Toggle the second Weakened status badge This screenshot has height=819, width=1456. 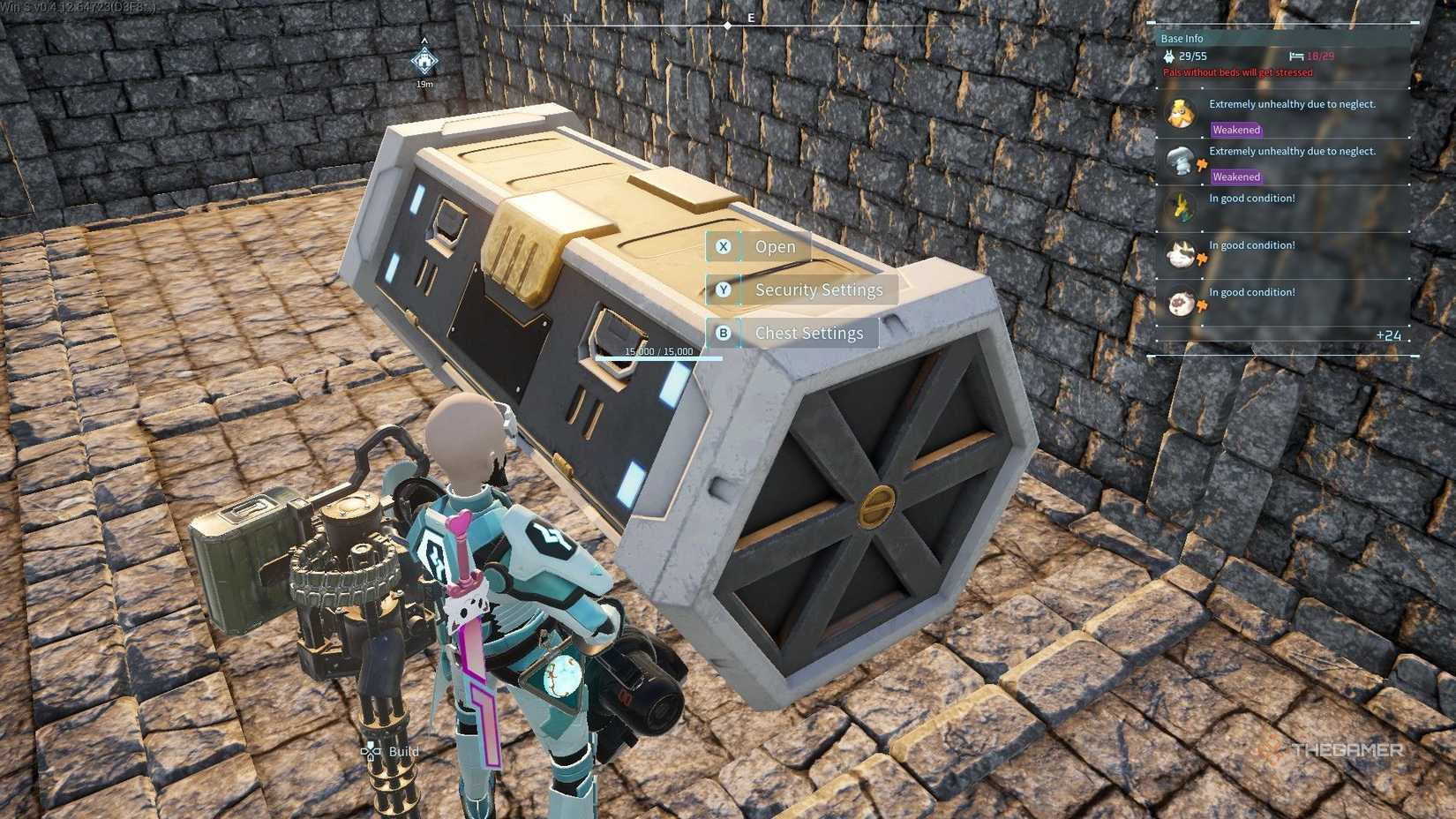[x=1235, y=177]
